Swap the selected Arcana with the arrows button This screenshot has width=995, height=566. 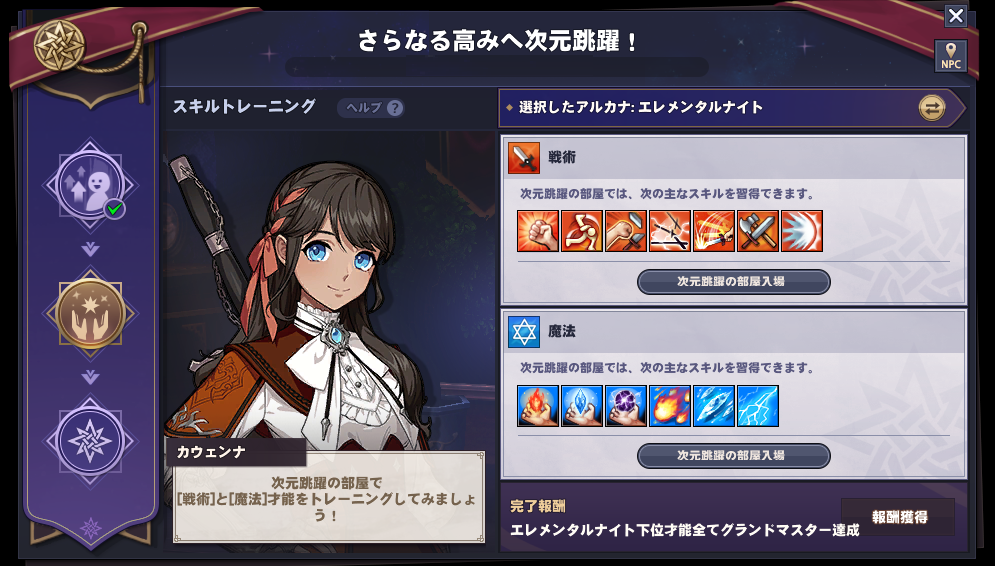[x=932, y=108]
